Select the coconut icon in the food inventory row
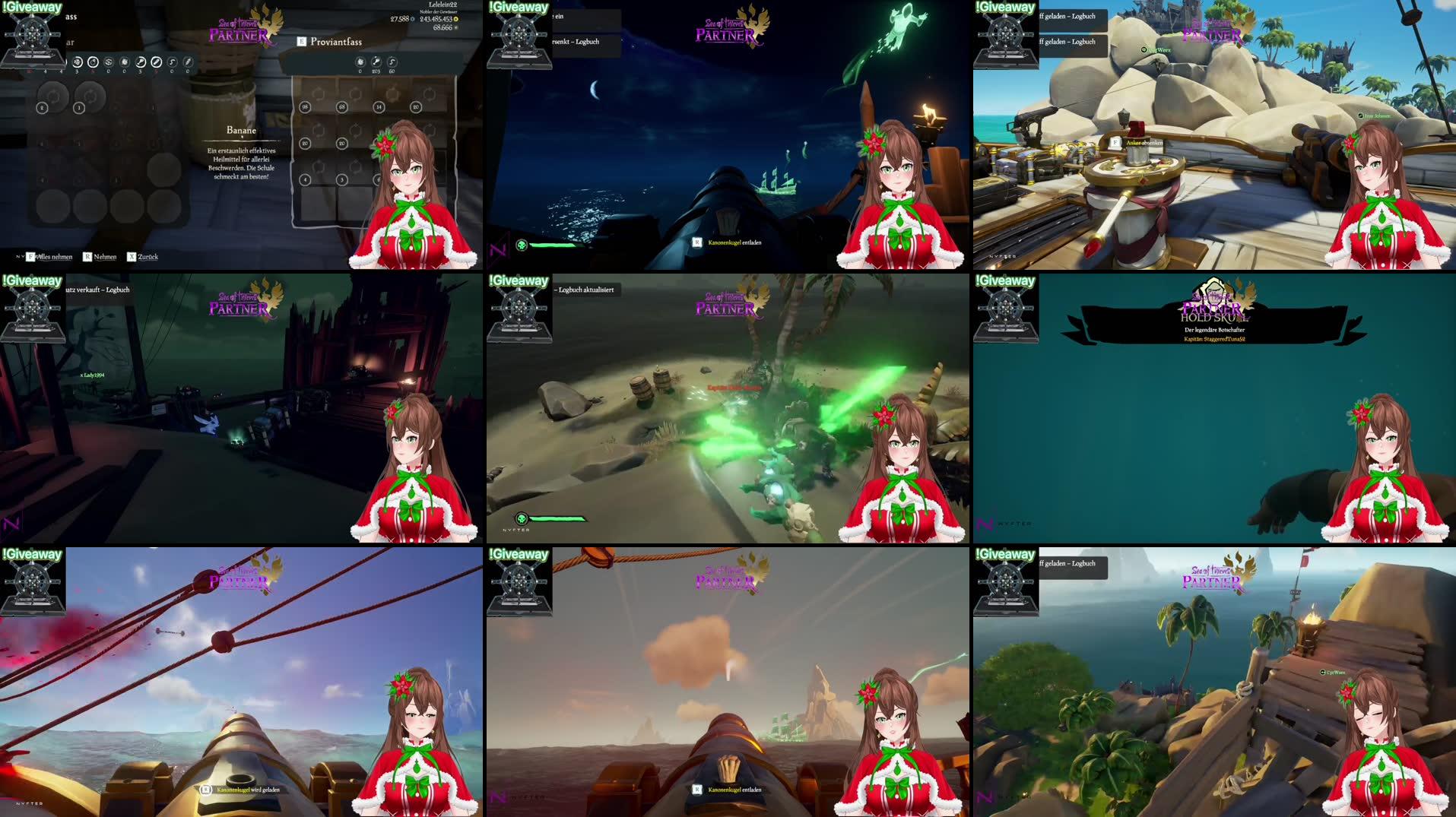1456x817 pixels. click(x=93, y=62)
